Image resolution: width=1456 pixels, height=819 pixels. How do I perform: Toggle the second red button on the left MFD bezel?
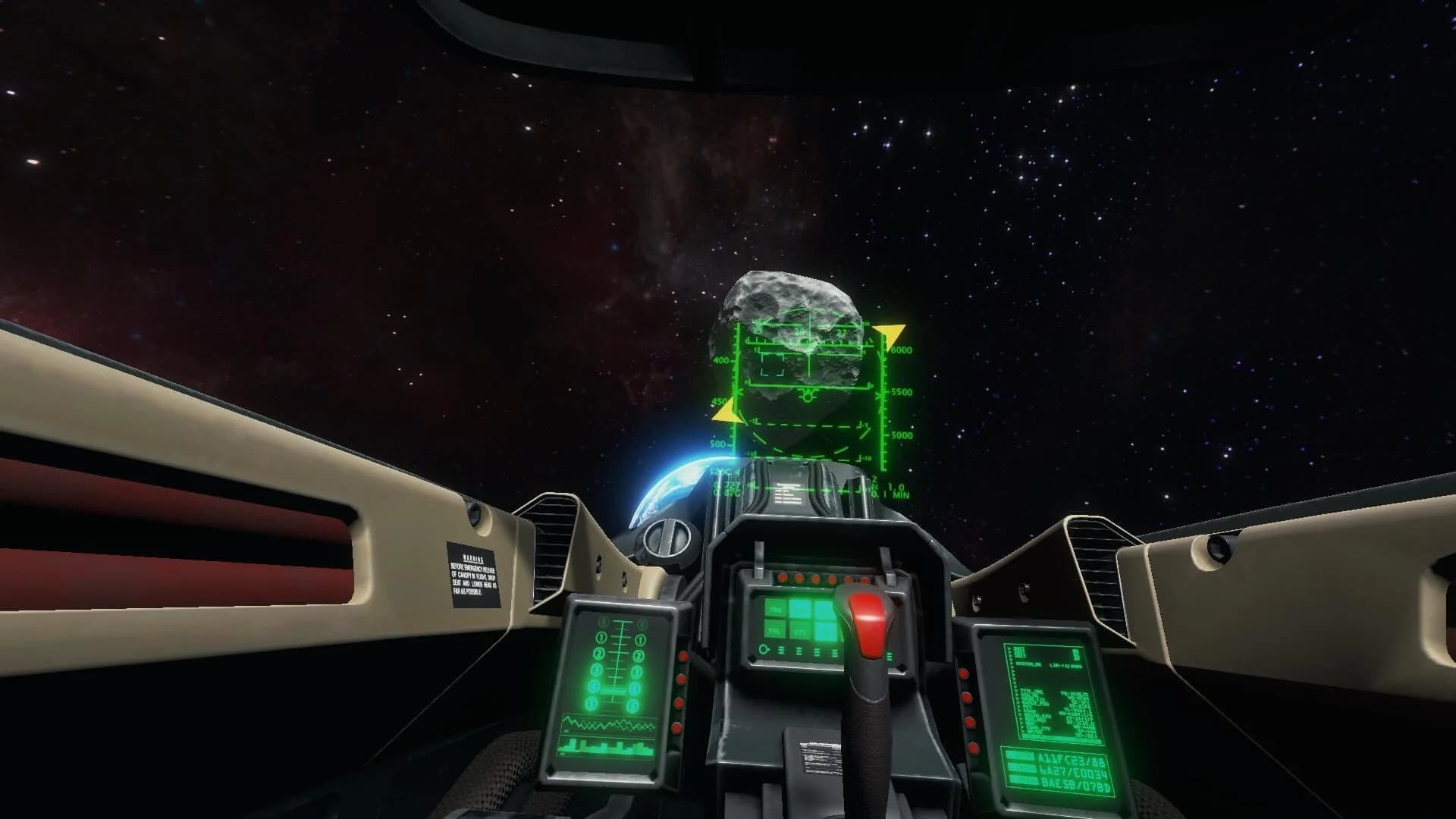(x=682, y=679)
